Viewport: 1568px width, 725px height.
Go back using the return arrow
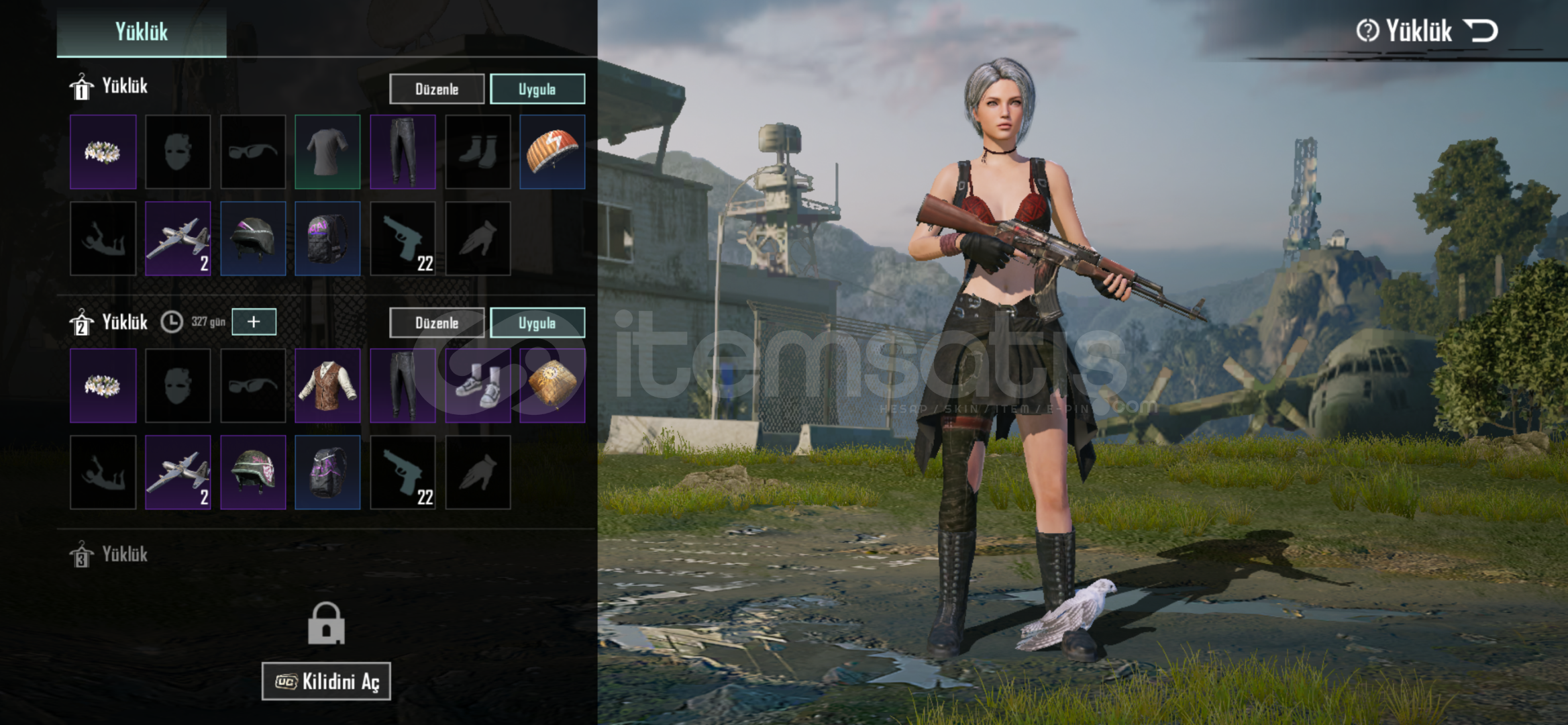click(x=1481, y=31)
